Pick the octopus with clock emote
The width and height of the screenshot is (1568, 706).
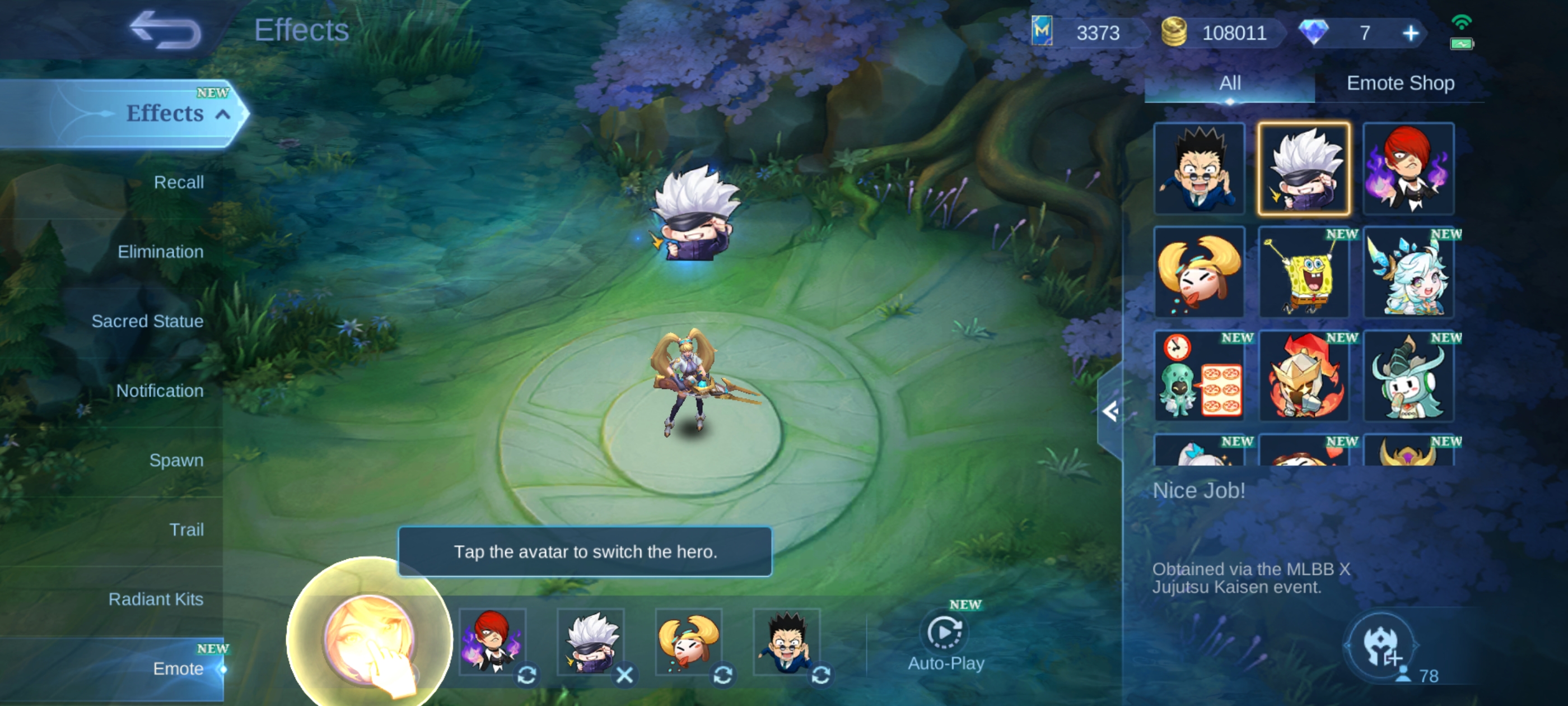[1199, 377]
